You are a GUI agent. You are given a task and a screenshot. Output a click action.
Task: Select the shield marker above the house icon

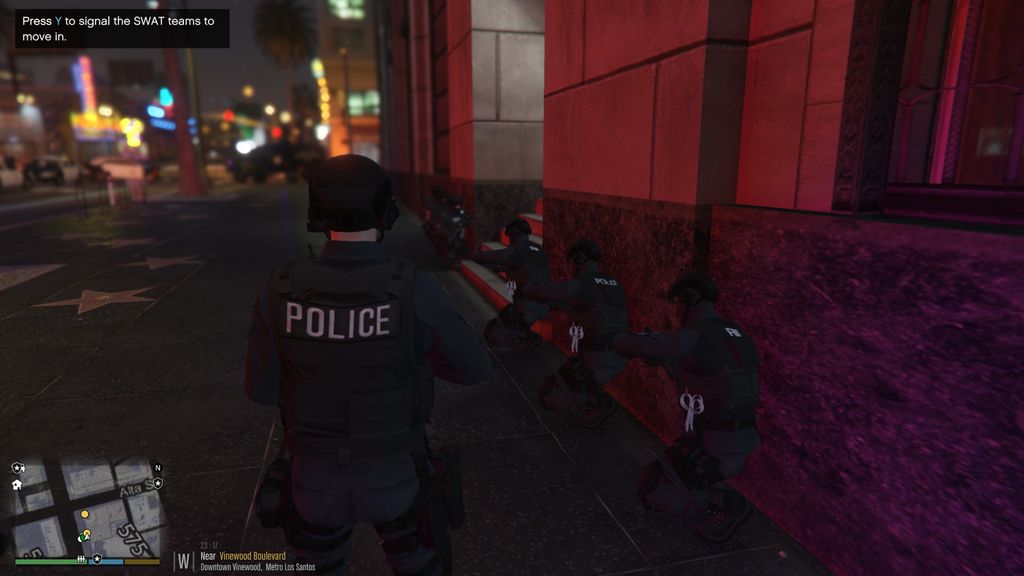tap(18, 467)
